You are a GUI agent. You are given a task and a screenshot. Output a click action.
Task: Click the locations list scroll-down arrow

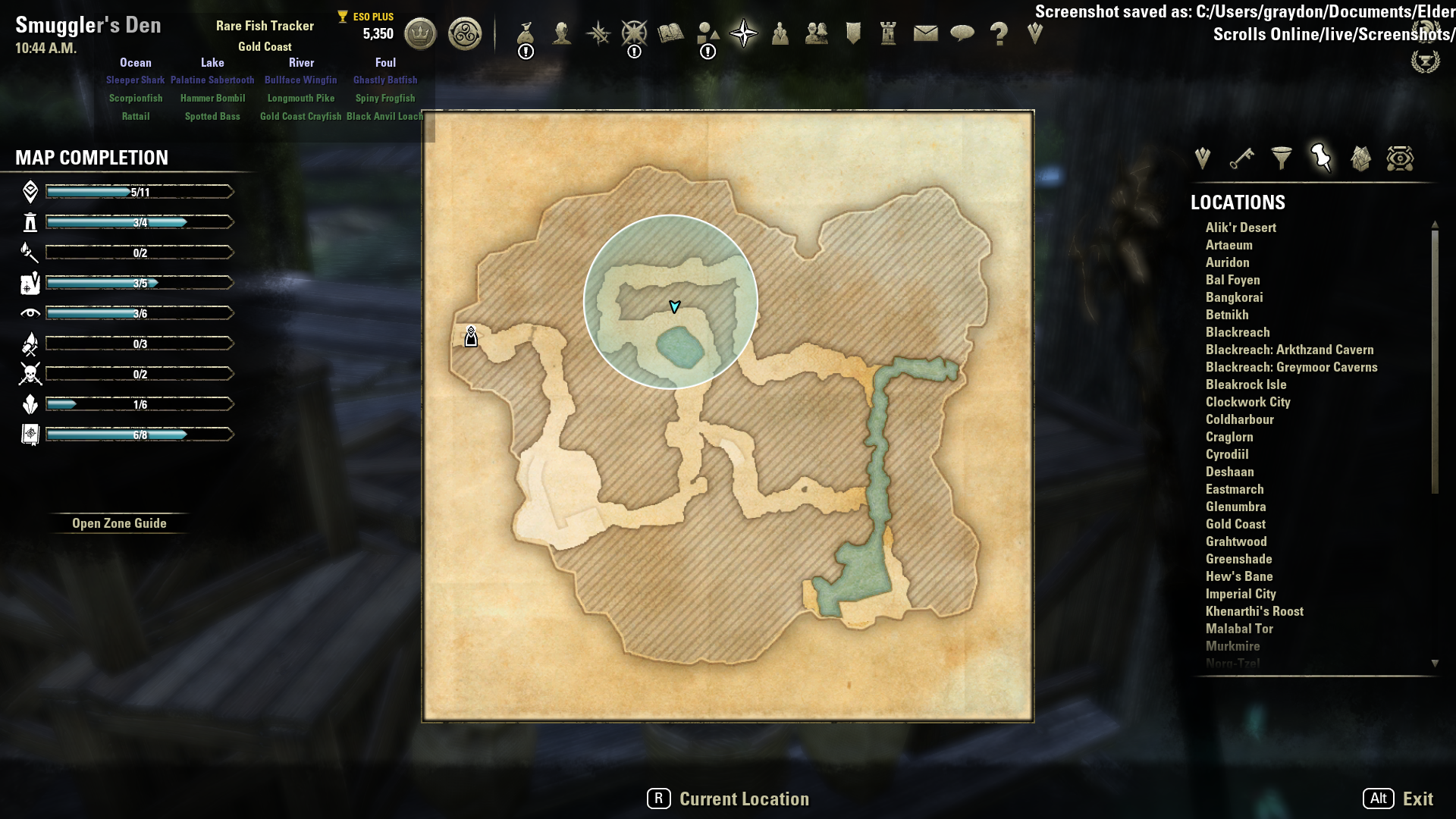click(1435, 664)
